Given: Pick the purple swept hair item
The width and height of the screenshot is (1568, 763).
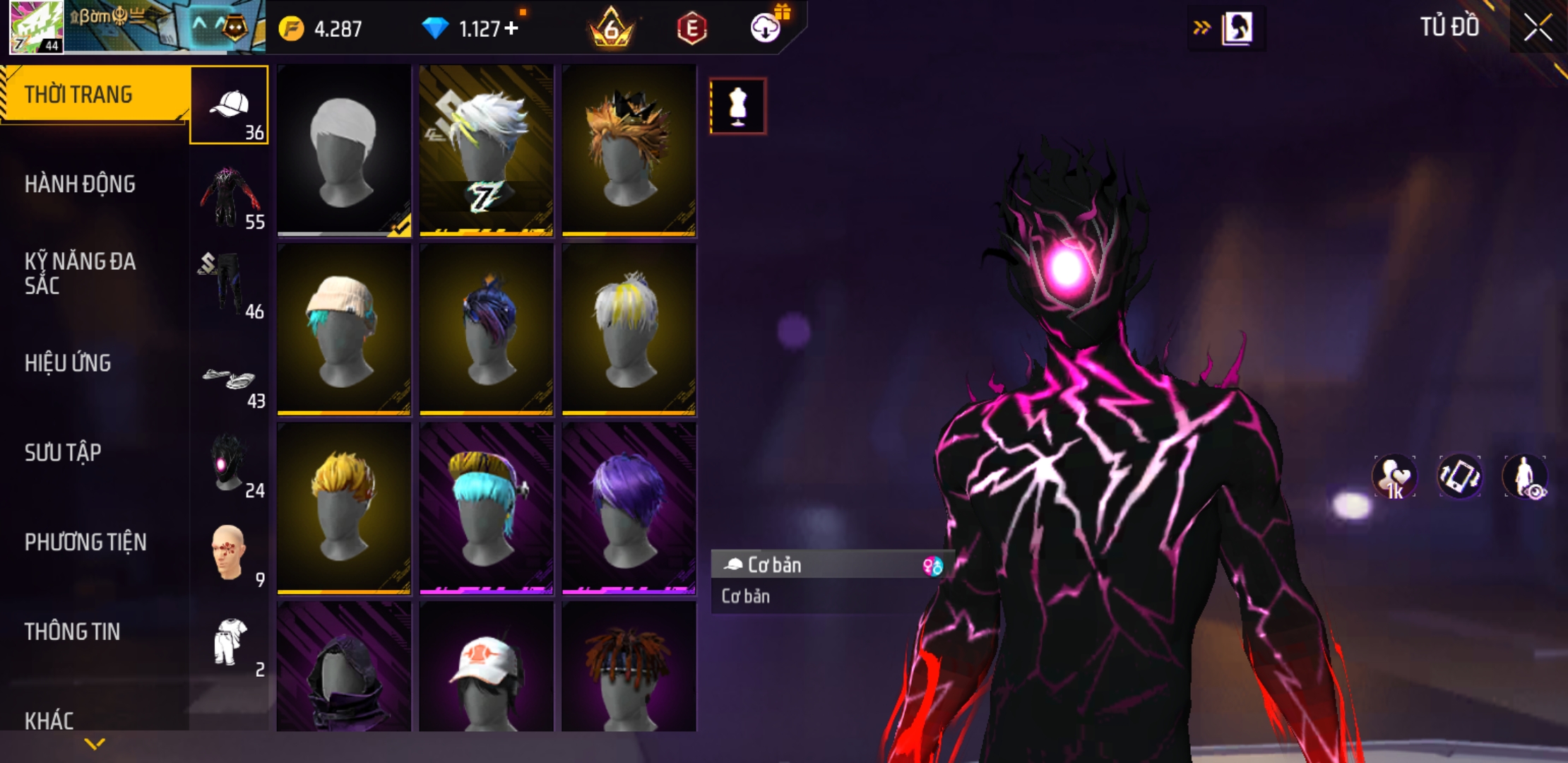Looking at the screenshot, I should pyautogui.click(x=629, y=508).
